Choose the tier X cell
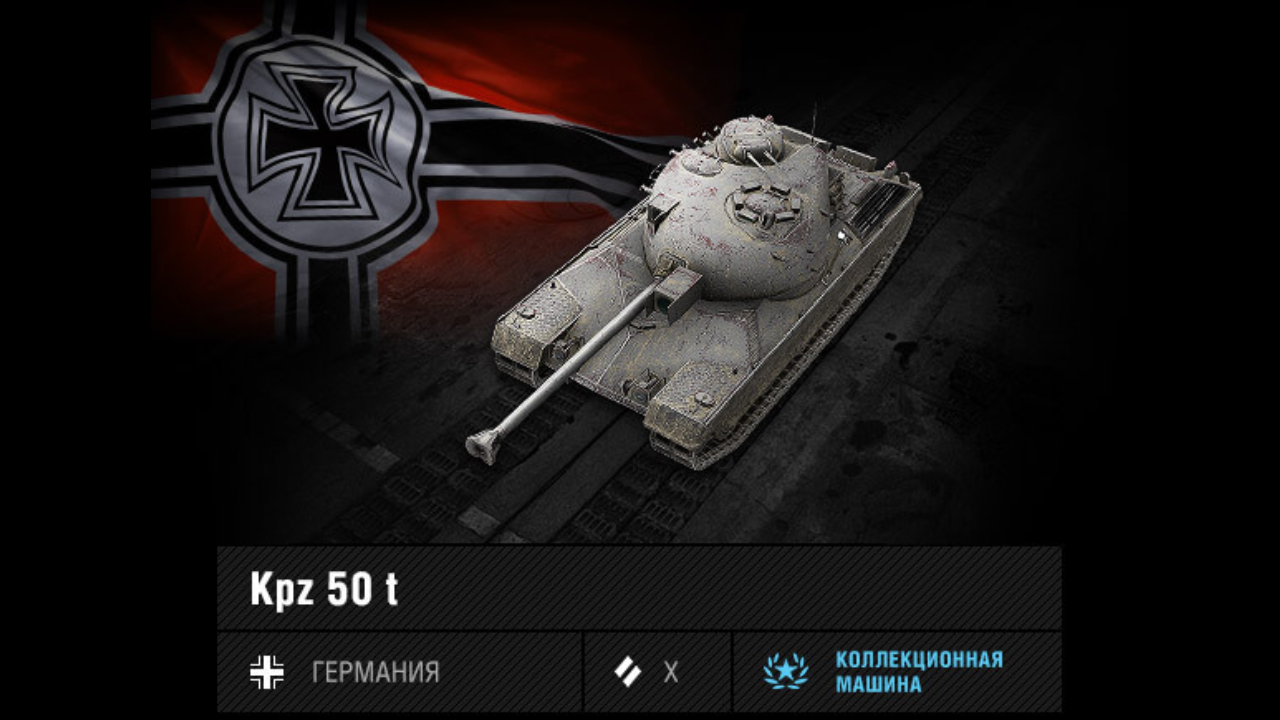Image resolution: width=1280 pixels, height=720 pixels. pyautogui.click(x=657, y=672)
